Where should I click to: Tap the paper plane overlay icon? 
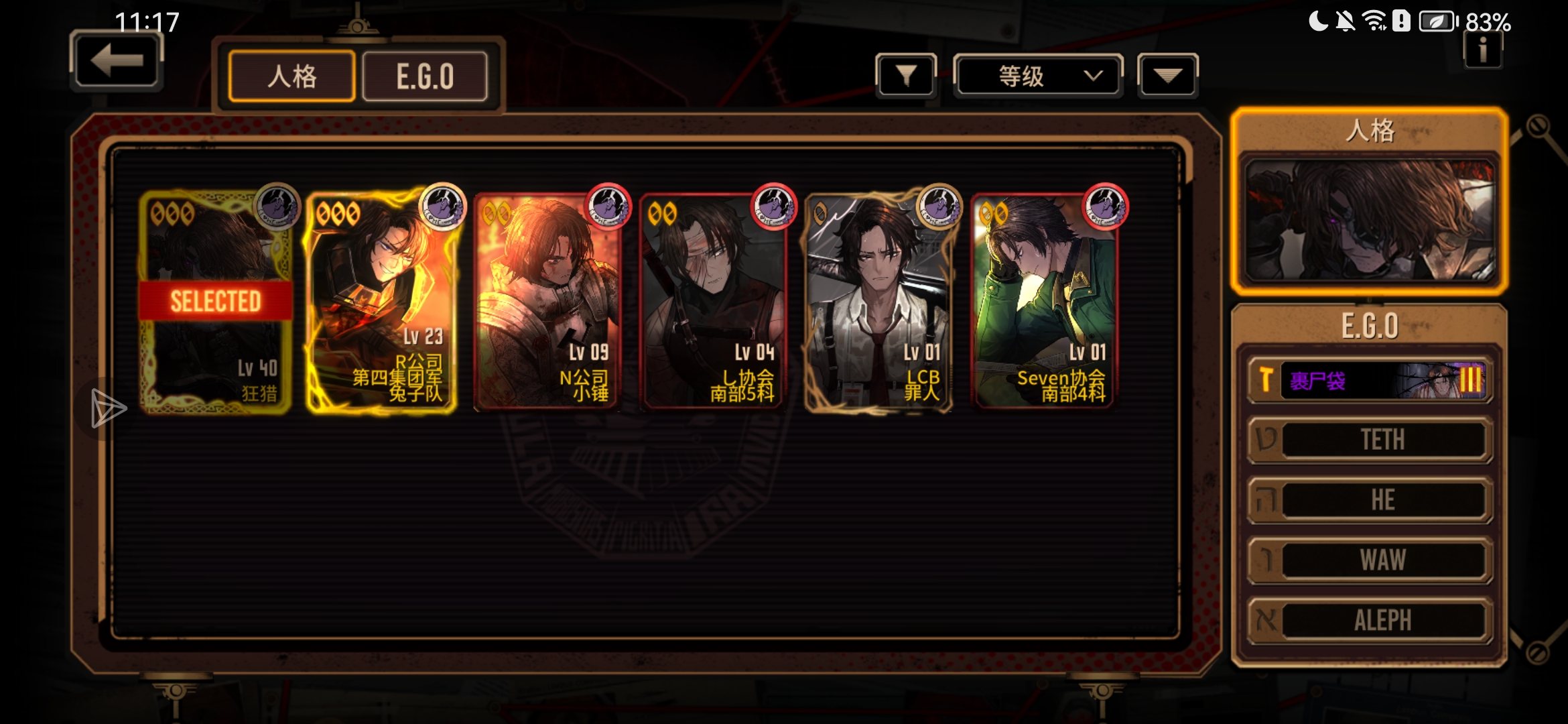107,408
